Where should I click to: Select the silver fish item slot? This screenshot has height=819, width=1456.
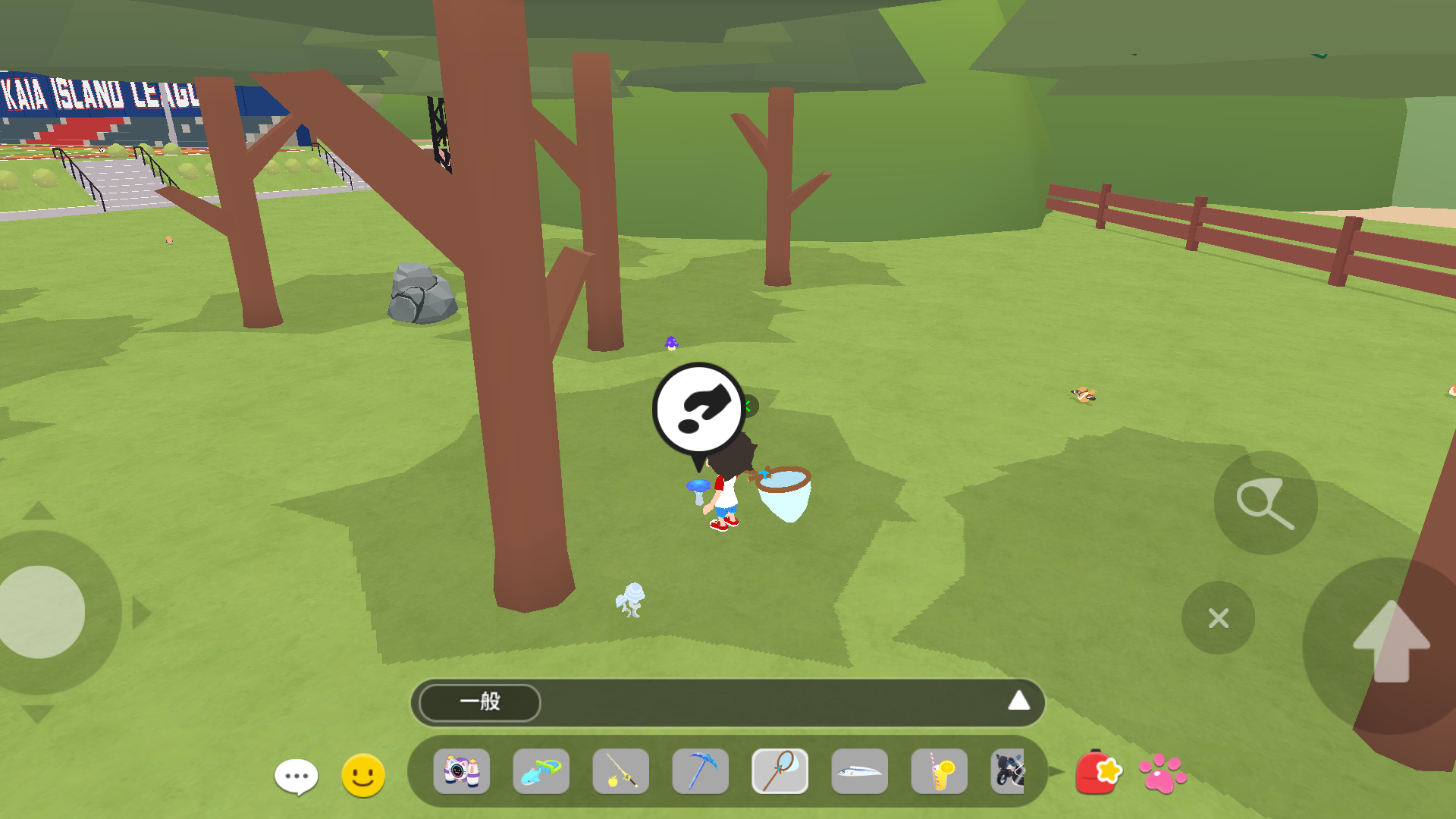[x=860, y=772]
